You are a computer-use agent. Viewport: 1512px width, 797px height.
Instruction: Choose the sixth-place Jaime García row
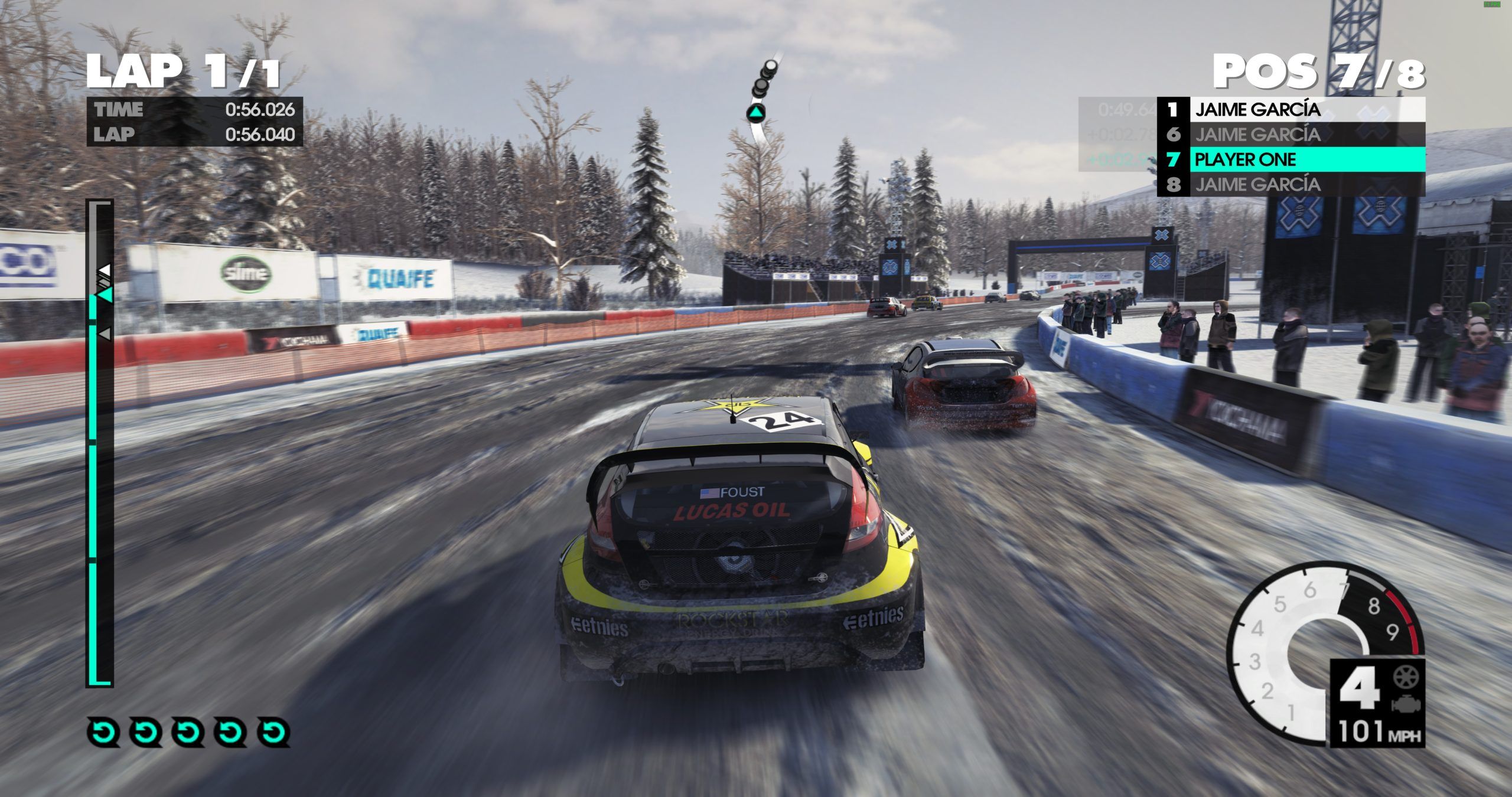tap(1291, 135)
